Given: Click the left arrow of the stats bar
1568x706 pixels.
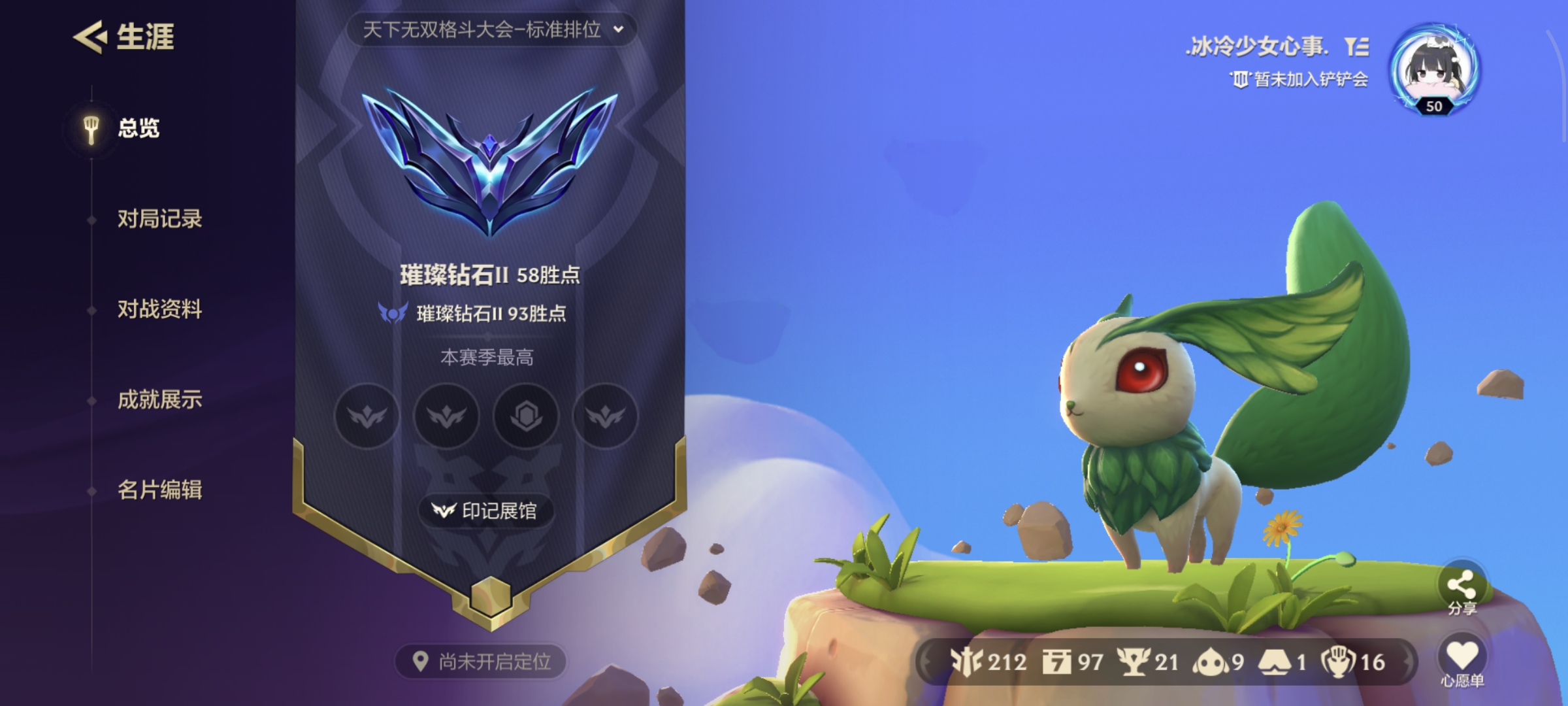Looking at the screenshot, I should click(926, 660).
